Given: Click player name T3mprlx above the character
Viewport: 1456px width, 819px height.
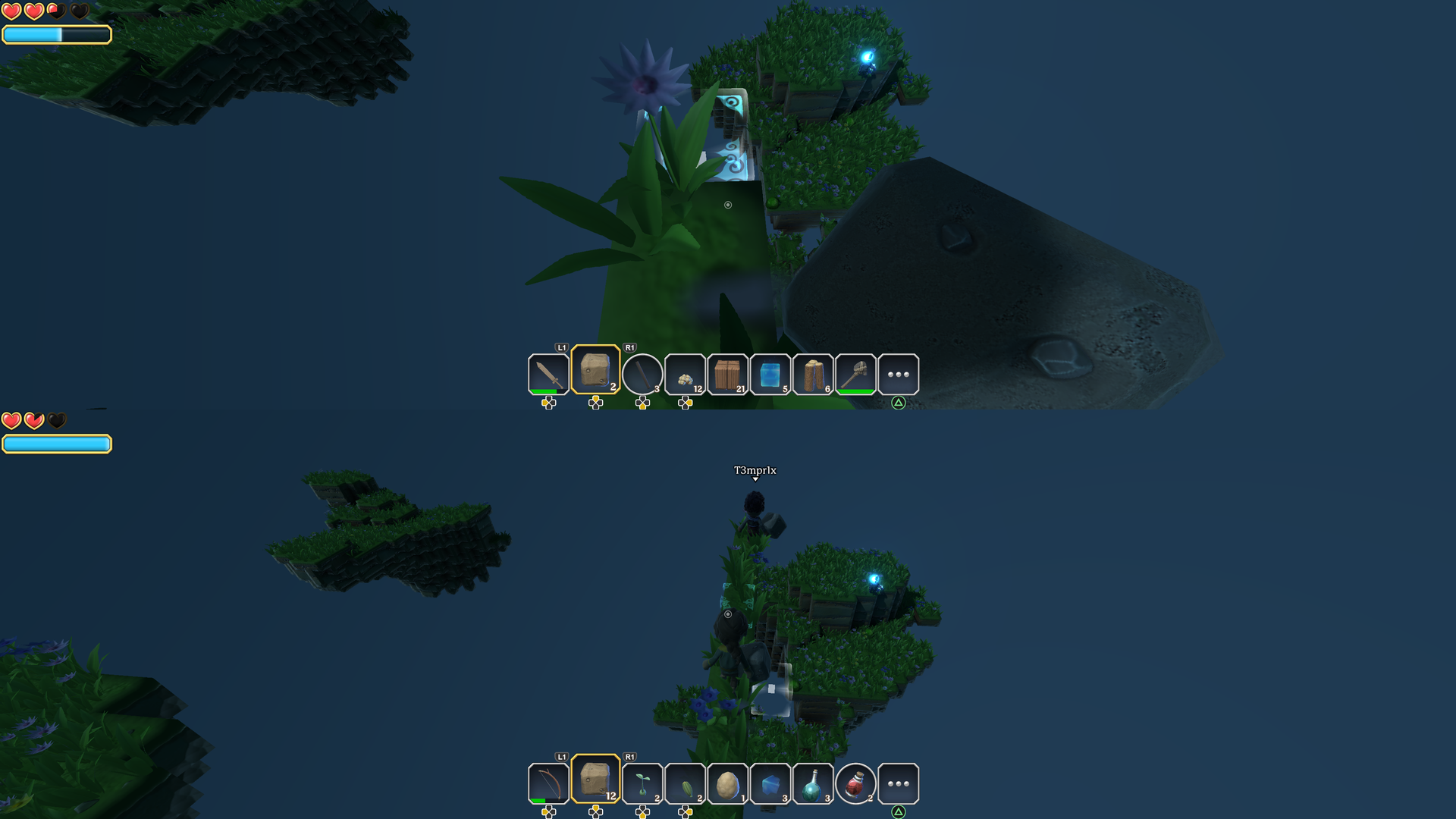Looking at the screenshot, I should click(x=755, y=470).
